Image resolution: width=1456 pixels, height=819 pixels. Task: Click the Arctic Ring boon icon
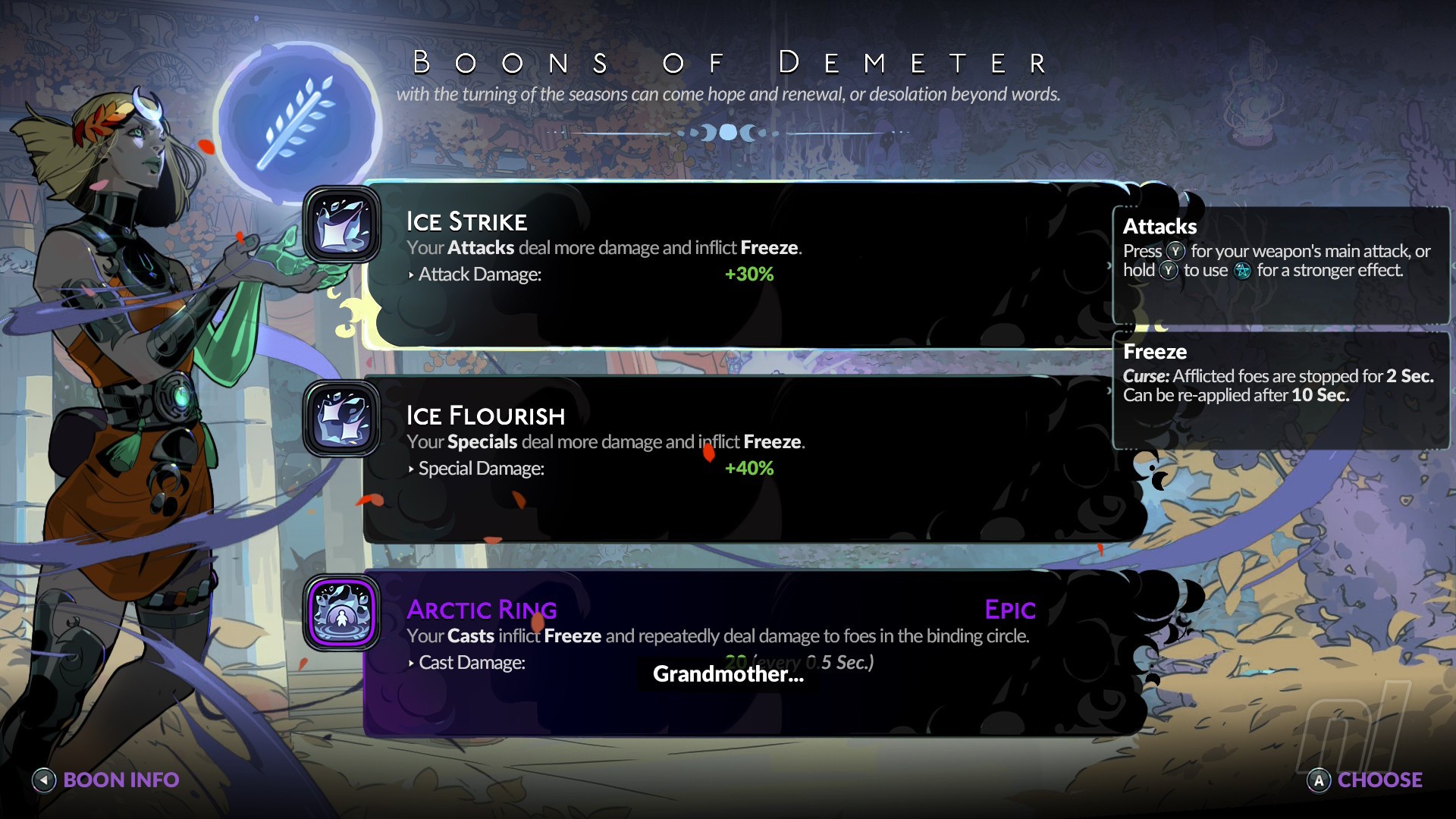[342, 613]
